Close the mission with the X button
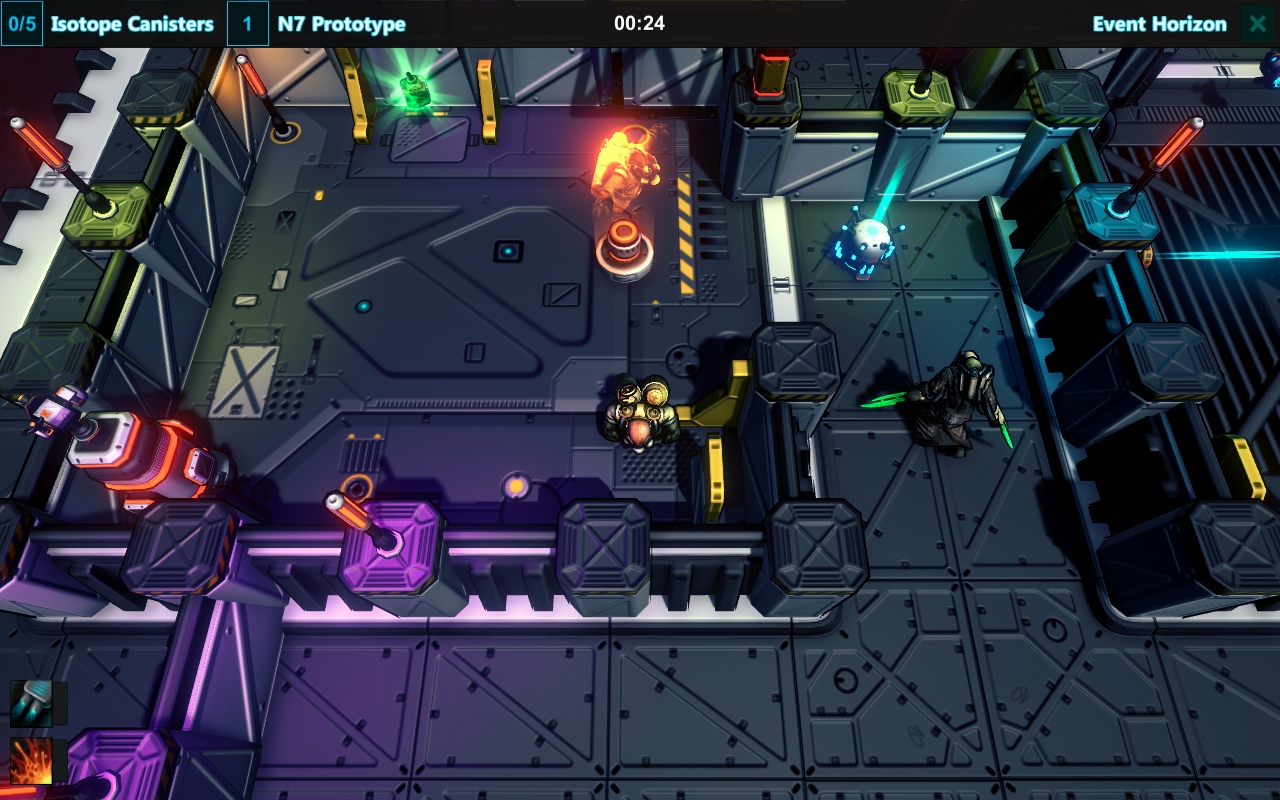This screenshot has height=800, width=1280. (x=1258, y=24)
